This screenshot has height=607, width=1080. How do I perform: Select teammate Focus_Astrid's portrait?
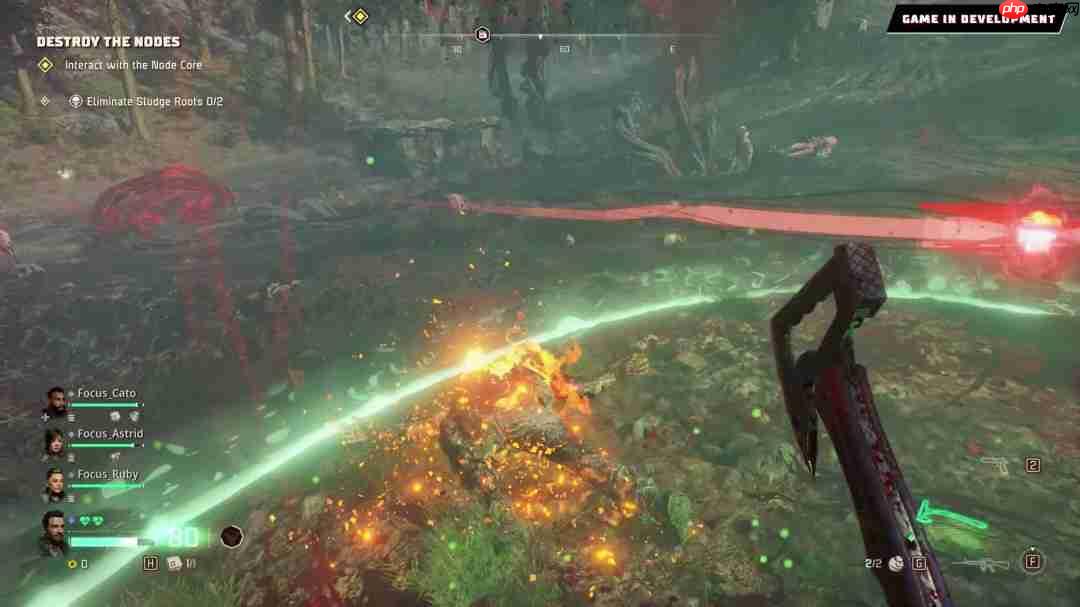pyautogui.click(x=54, y=442)
